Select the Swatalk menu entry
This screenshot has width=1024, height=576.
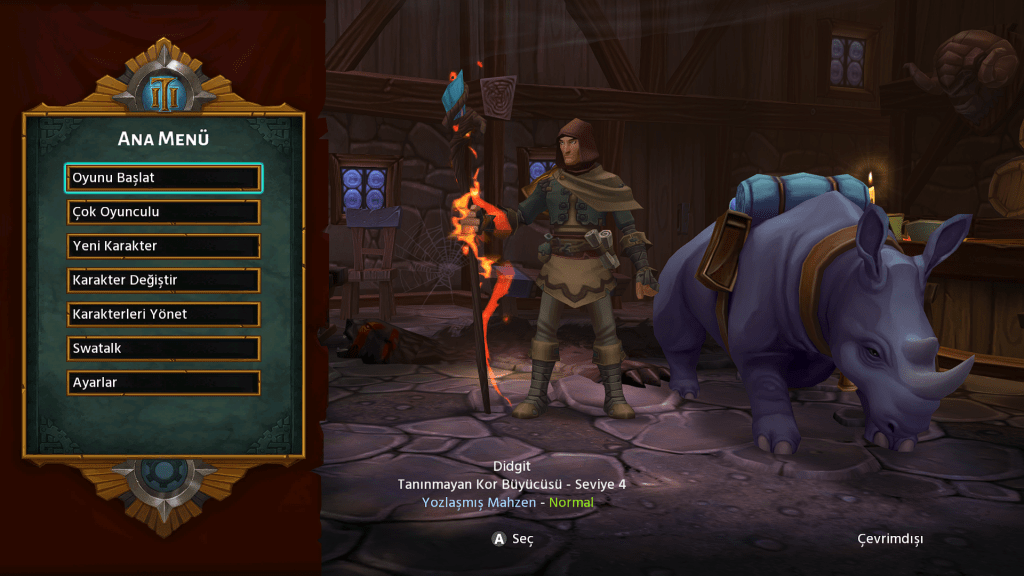tap(163, 349)
